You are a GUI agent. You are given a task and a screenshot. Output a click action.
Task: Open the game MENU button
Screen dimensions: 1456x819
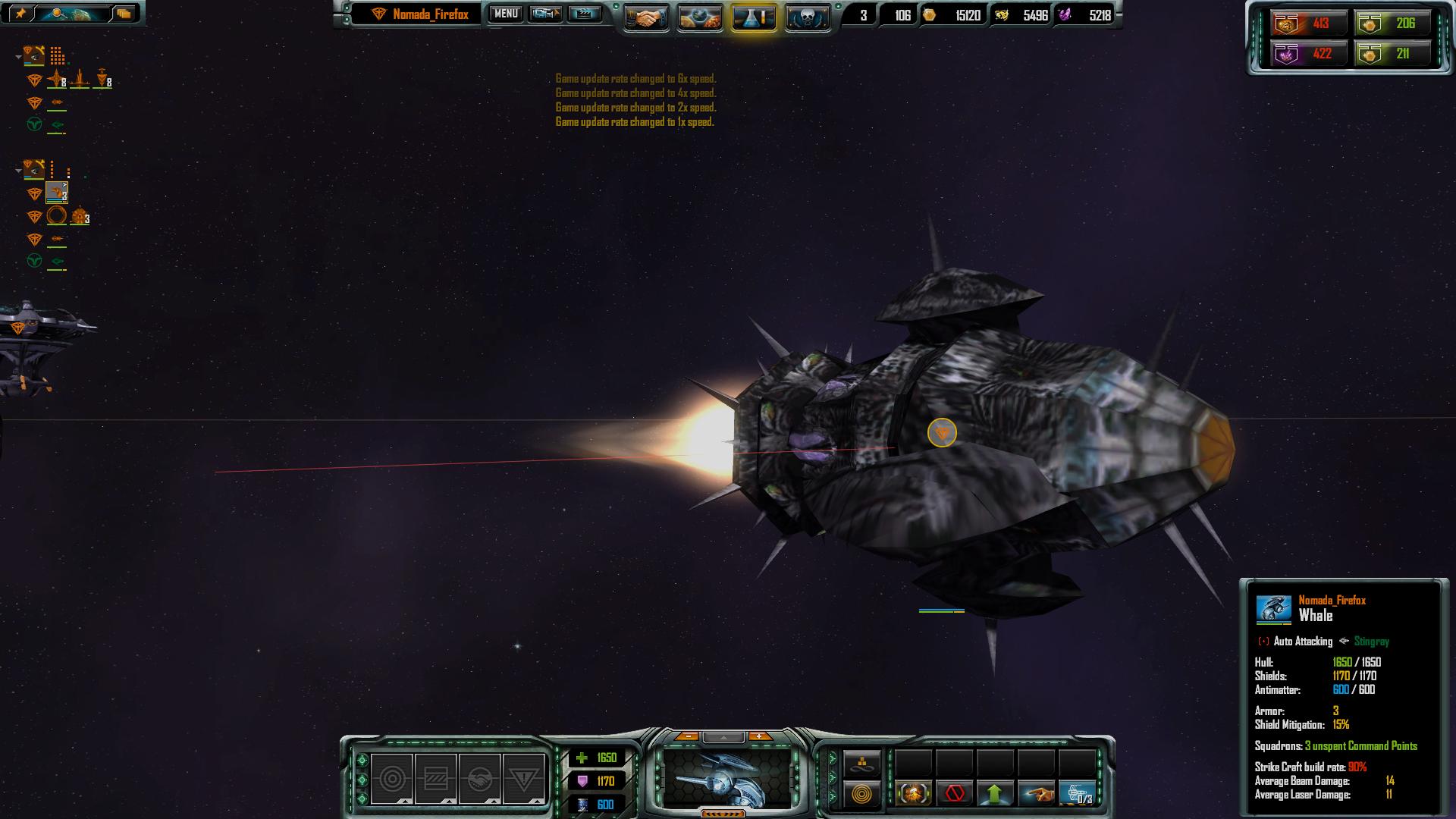pyautogui.click(x=506, y=14)
